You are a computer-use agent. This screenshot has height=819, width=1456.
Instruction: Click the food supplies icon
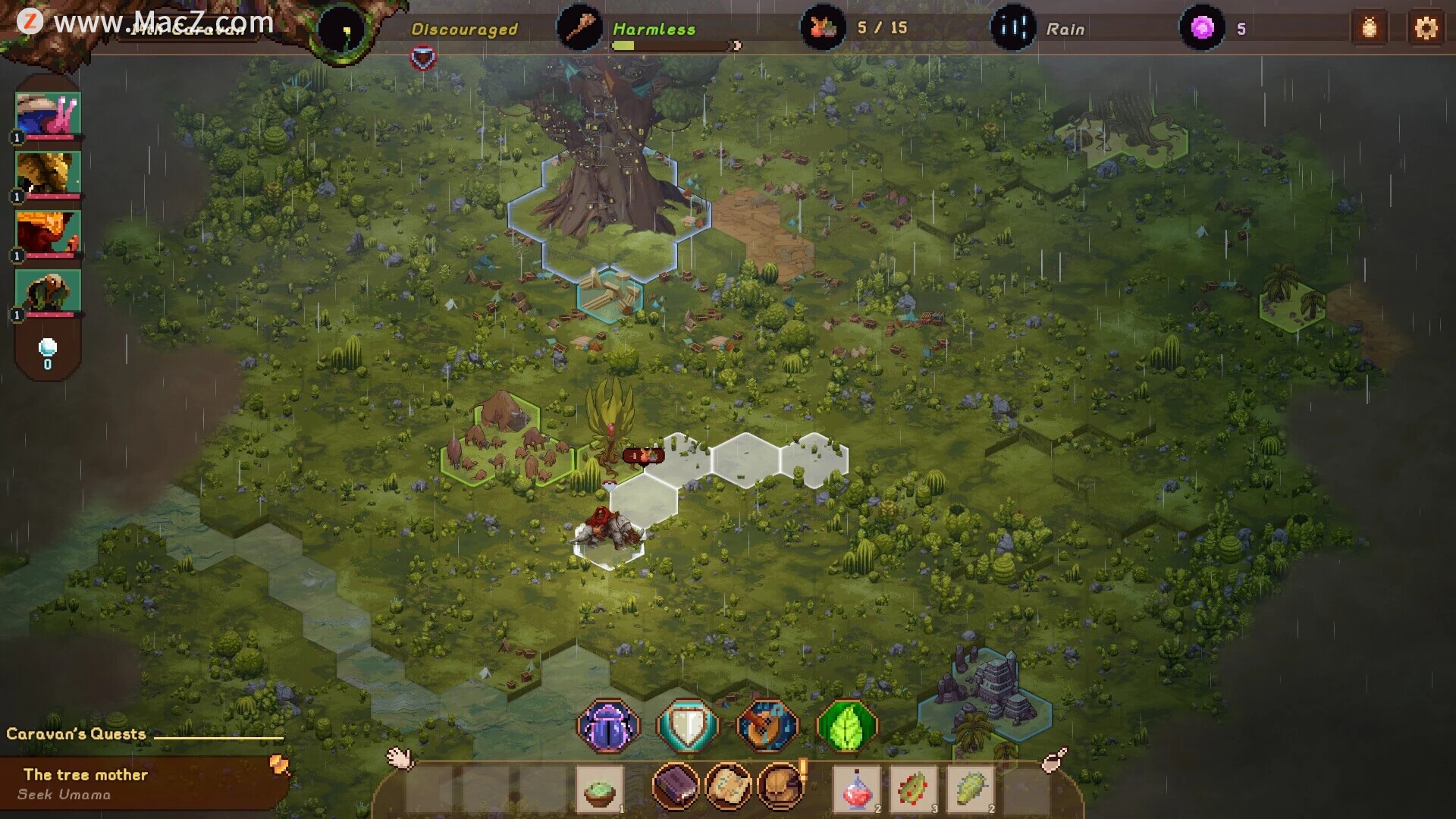coord(823,28)
